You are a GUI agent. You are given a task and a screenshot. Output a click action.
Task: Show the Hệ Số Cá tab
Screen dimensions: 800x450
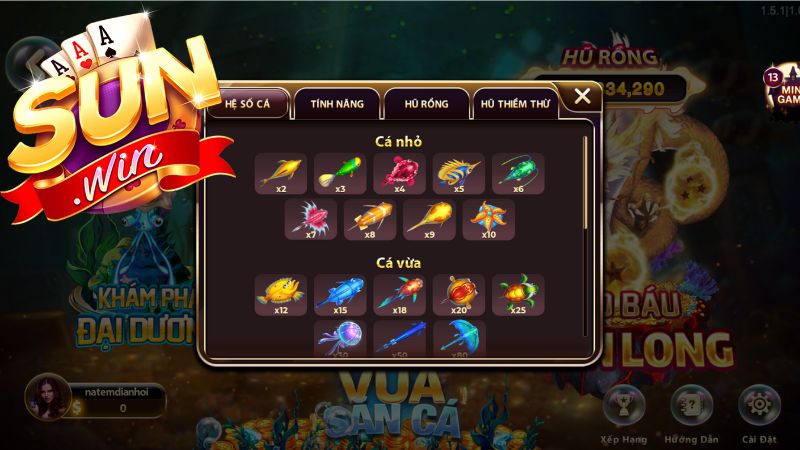coord(249,103)
